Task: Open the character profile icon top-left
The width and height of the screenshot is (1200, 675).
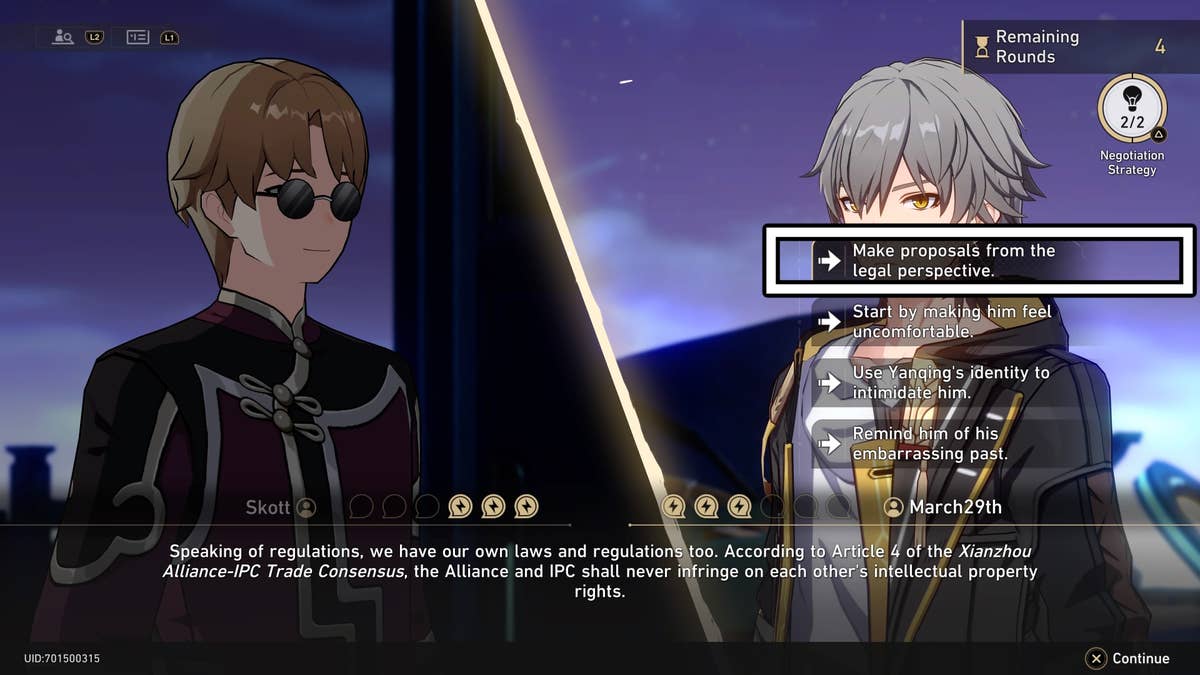Action: (x=64, y=37)
